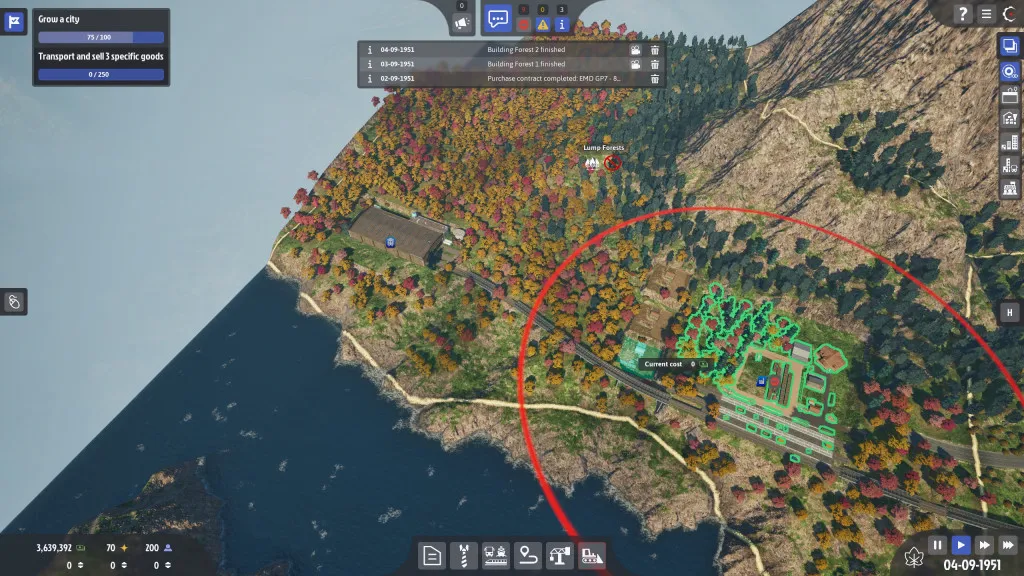Open the objectives flag panel
This screenshot has width=1024, height=576.
(x=15, y=22)
